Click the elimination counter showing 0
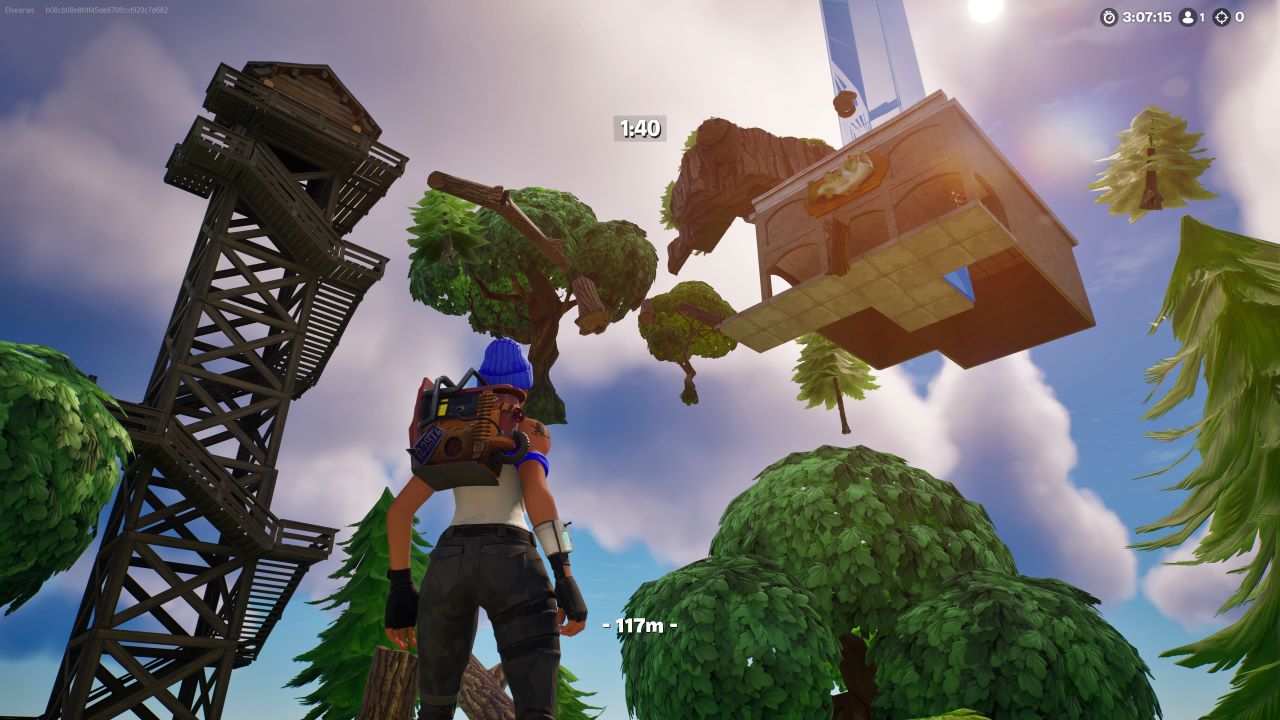1280x720 pixels. 1241,17
